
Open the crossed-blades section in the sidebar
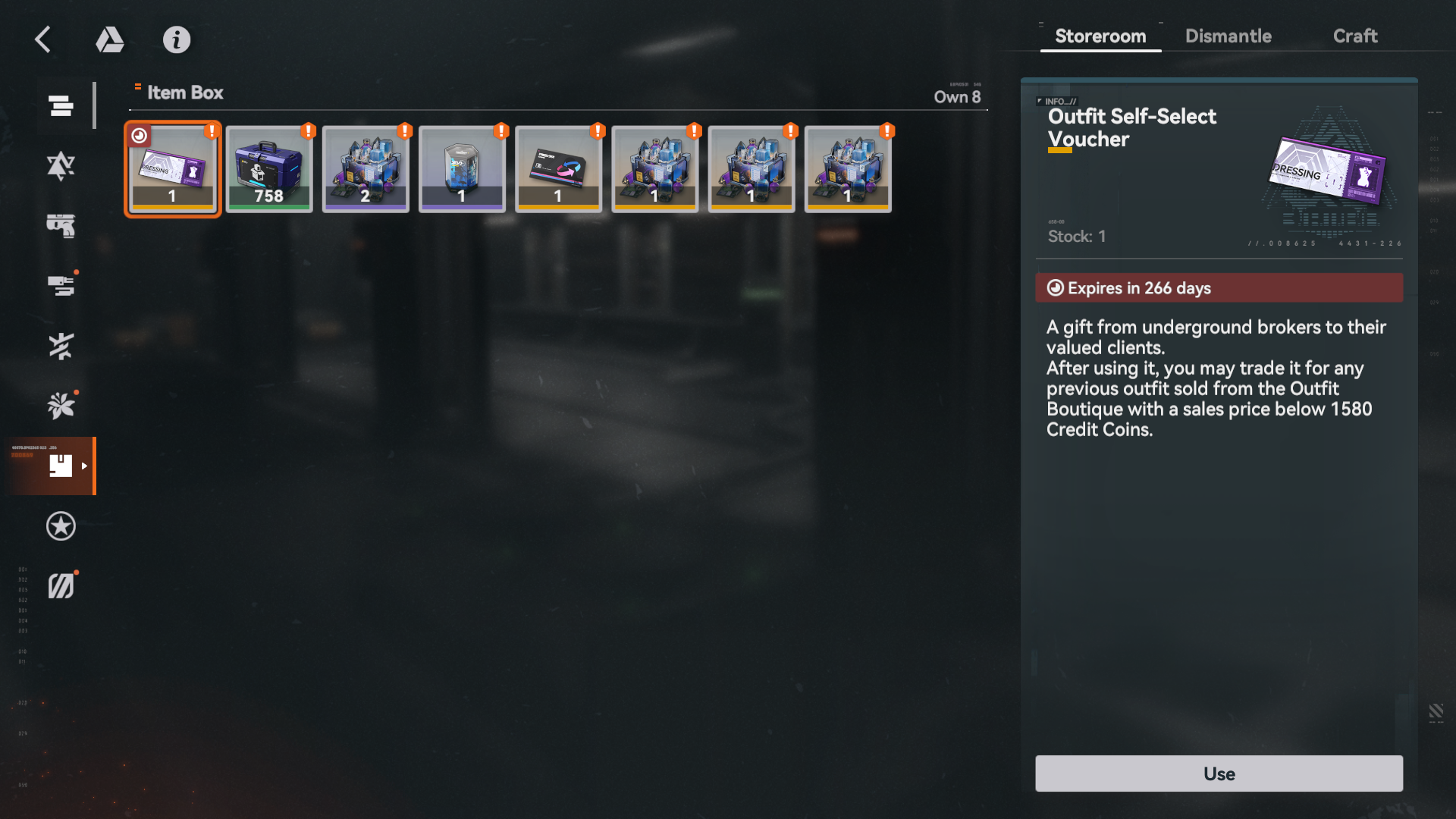click(x=61, y=345)
